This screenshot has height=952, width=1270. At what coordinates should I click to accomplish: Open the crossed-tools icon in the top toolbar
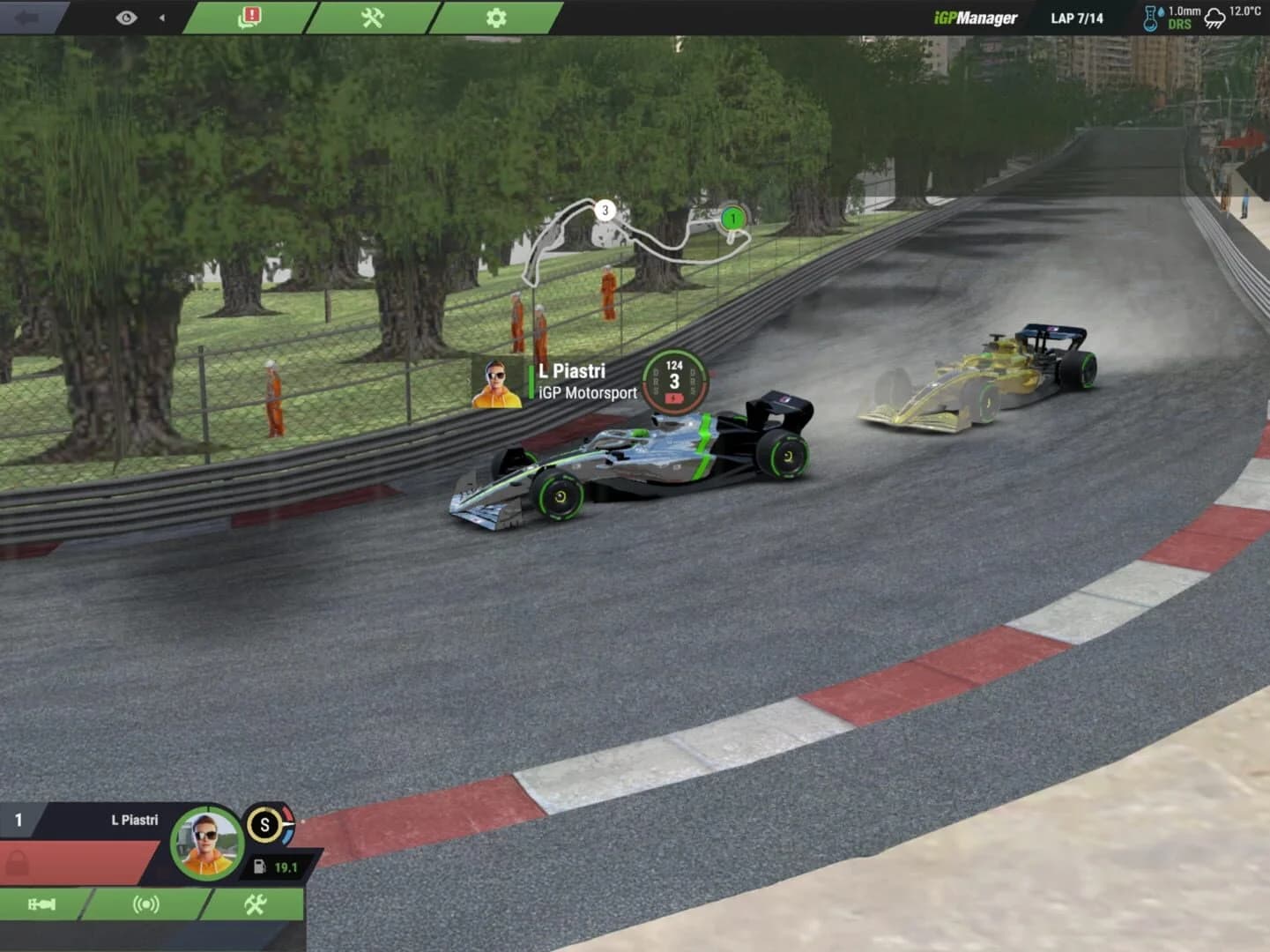click(x=371, y=17)
